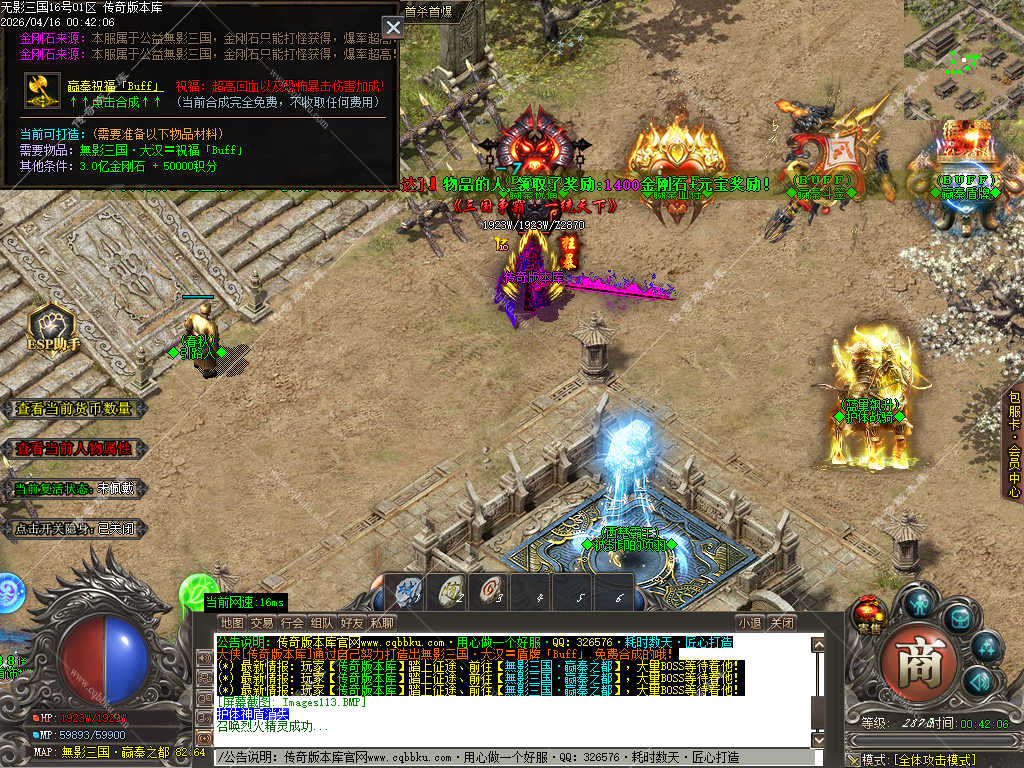The image size is (1024, 768).
Task: Open the big red 商 shop button
Action: tap(913, 663)
